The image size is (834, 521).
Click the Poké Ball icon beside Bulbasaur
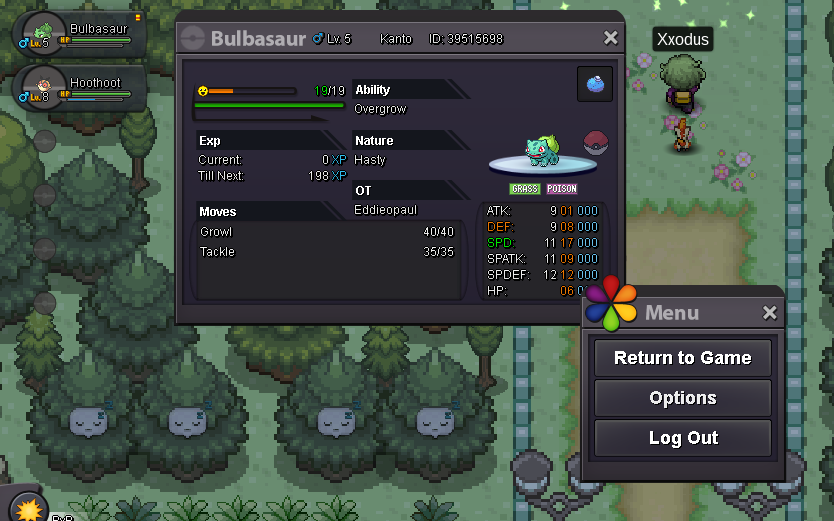[x=596, y=140]
